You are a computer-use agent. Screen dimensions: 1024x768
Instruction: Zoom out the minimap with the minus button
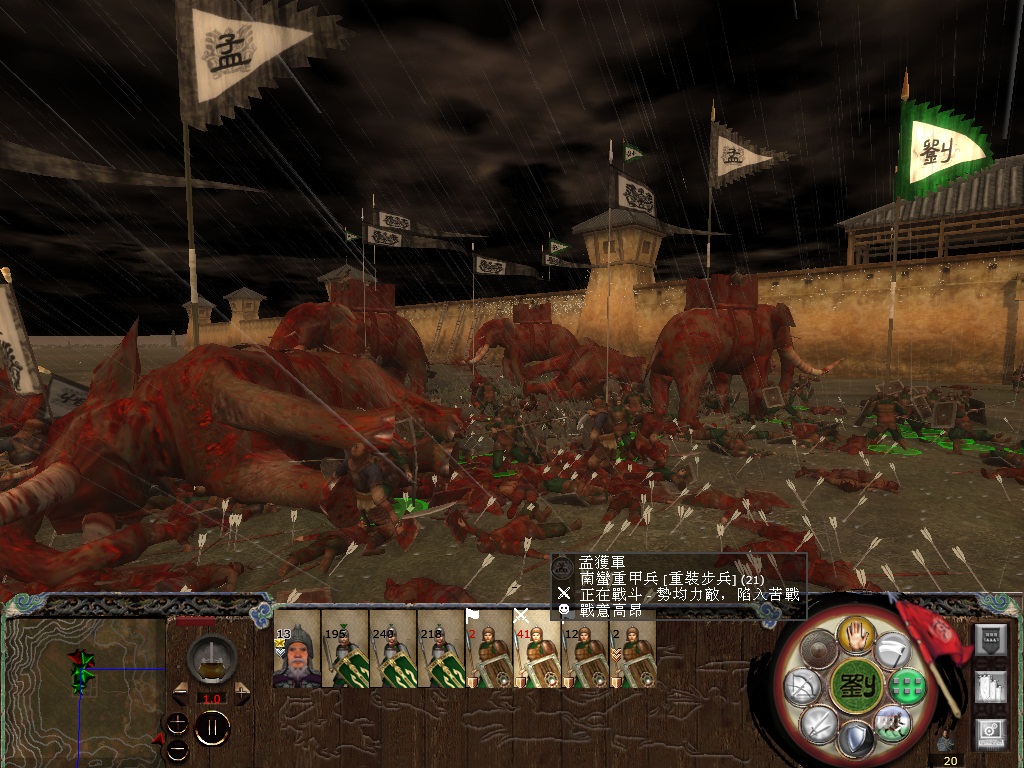pos(177,749)
